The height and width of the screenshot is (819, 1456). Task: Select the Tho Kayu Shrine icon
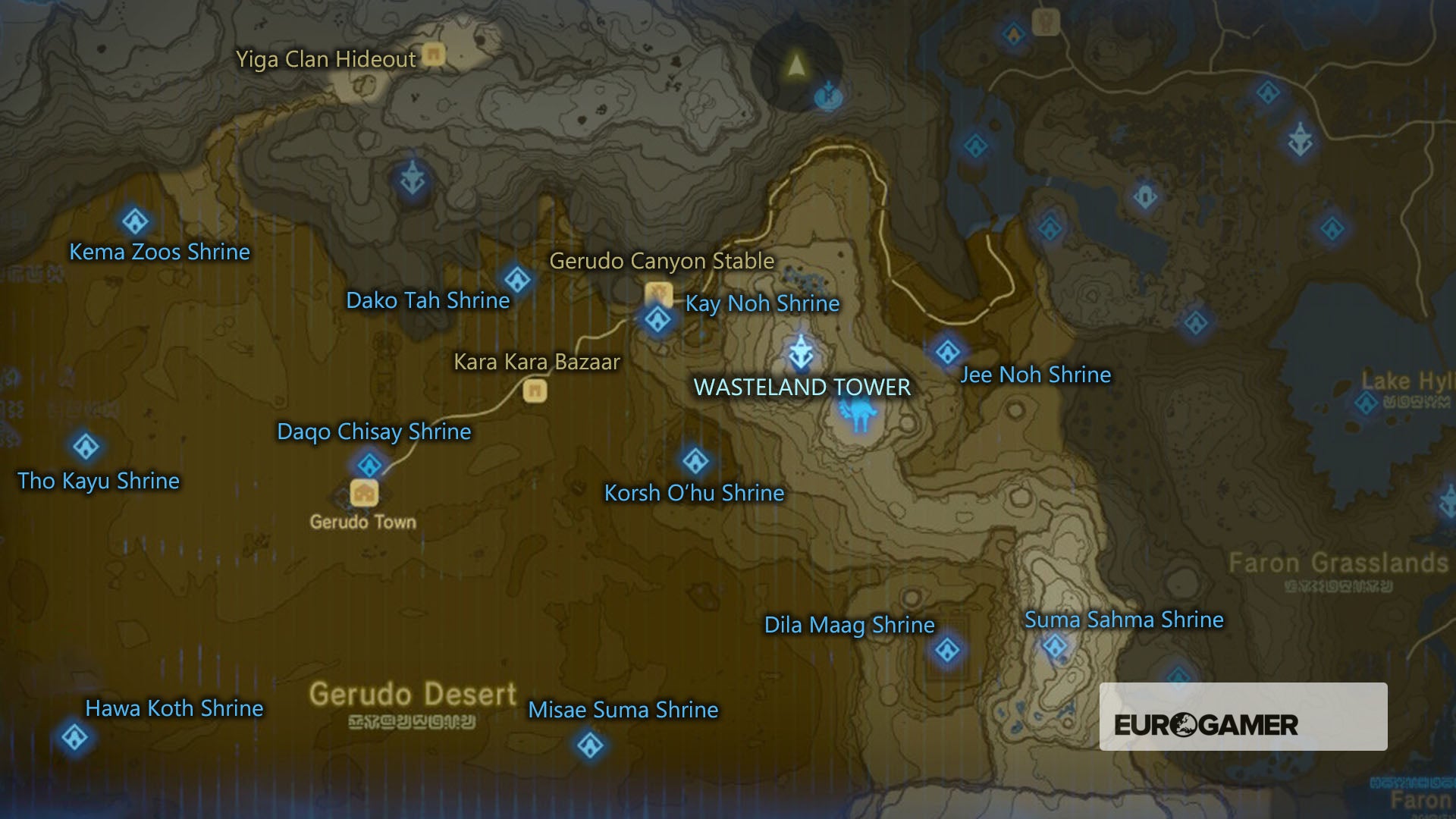[x=85, y=448]
